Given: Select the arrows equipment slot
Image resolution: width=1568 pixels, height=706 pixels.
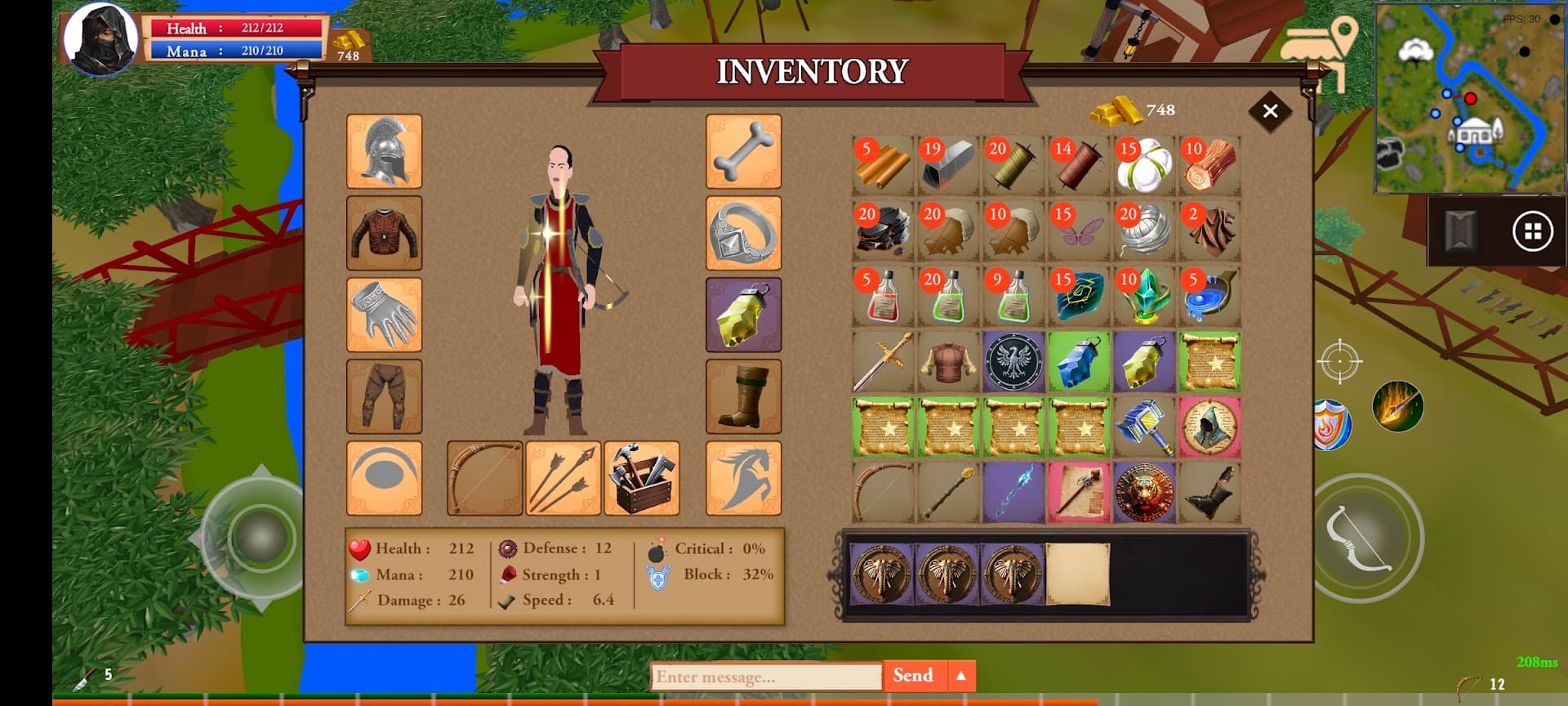Looking at the screenshot, I should (563, 478).
